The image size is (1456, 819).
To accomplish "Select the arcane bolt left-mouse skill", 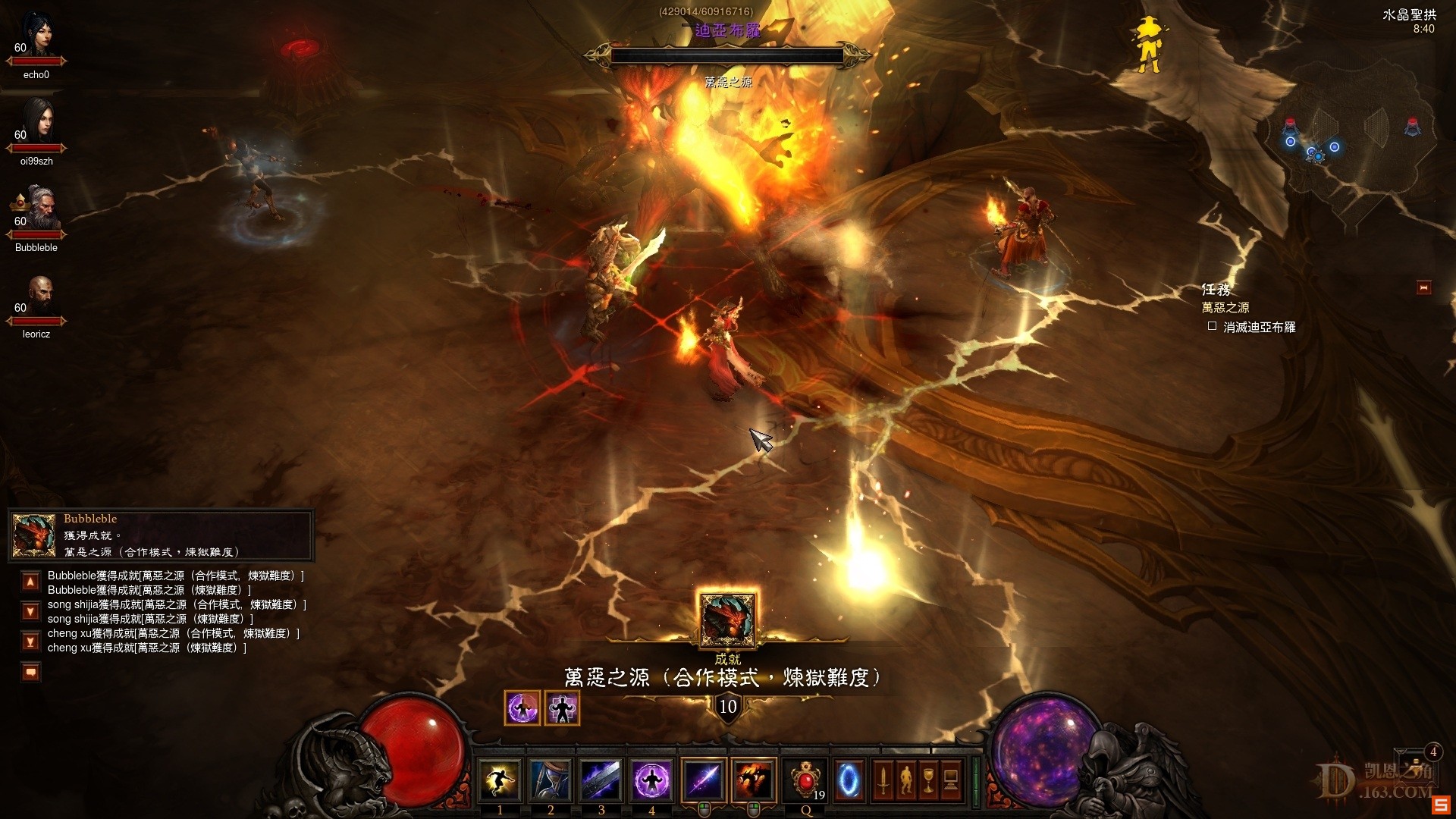I will point(703,780).
